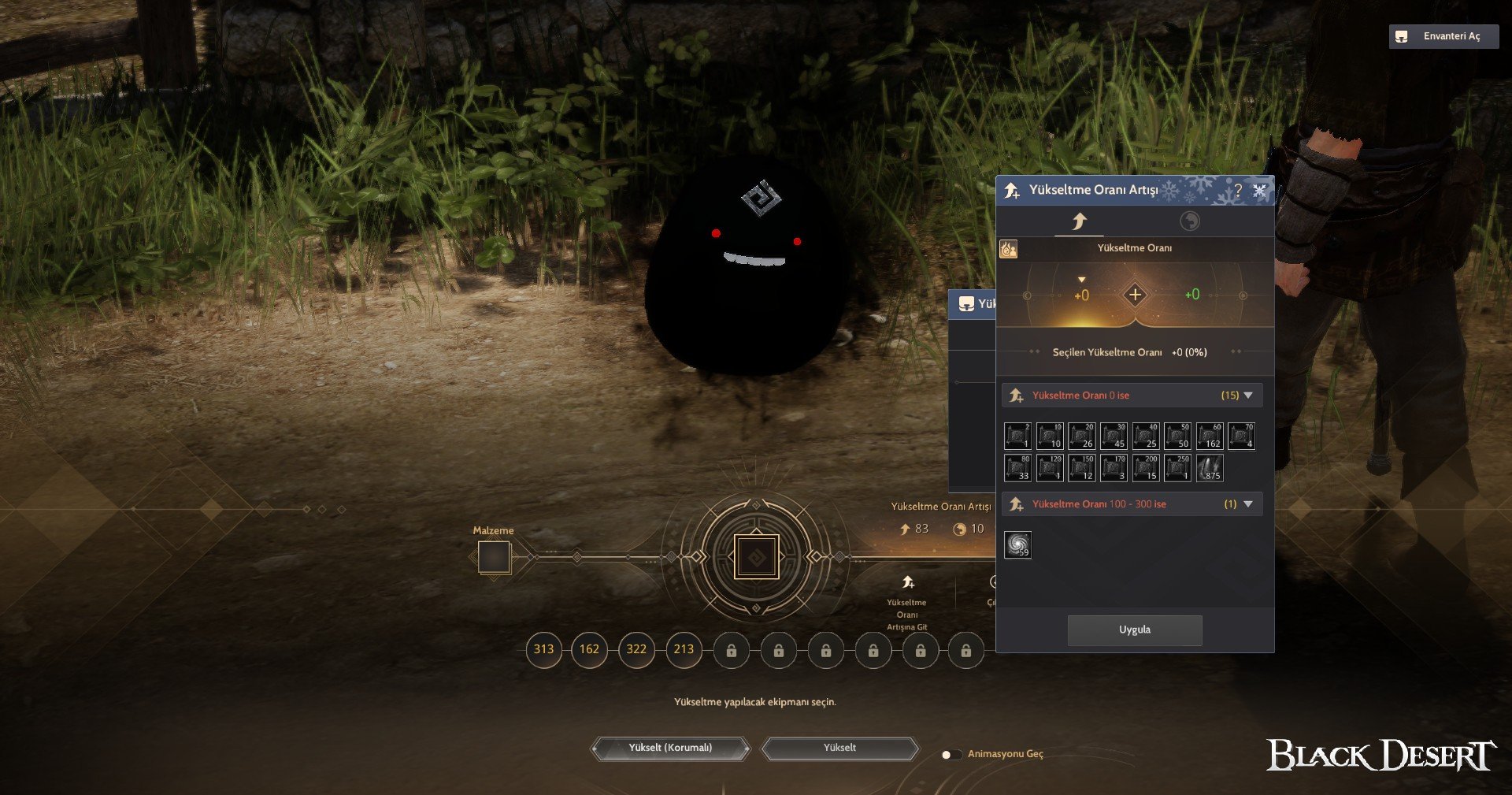The height and width of the screenshot is (795, 1512).
Task: Go to Yükseltme Oranı Artışına Git shortcut
Action: [907, 603]
